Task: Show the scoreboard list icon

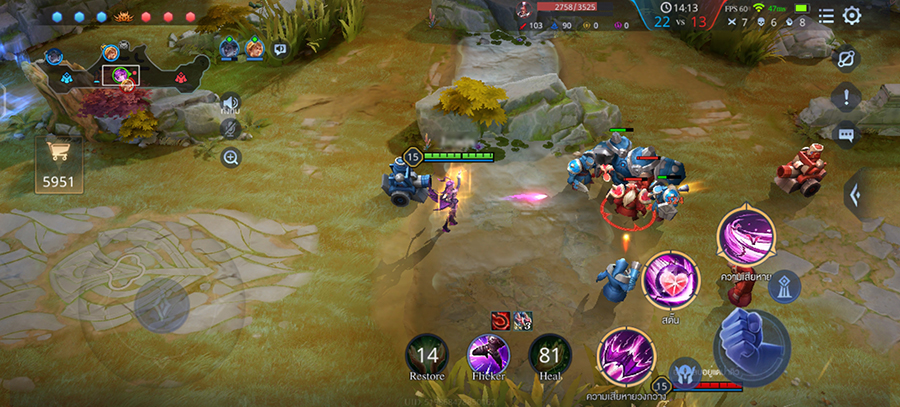Action: [x=826, y=16]
